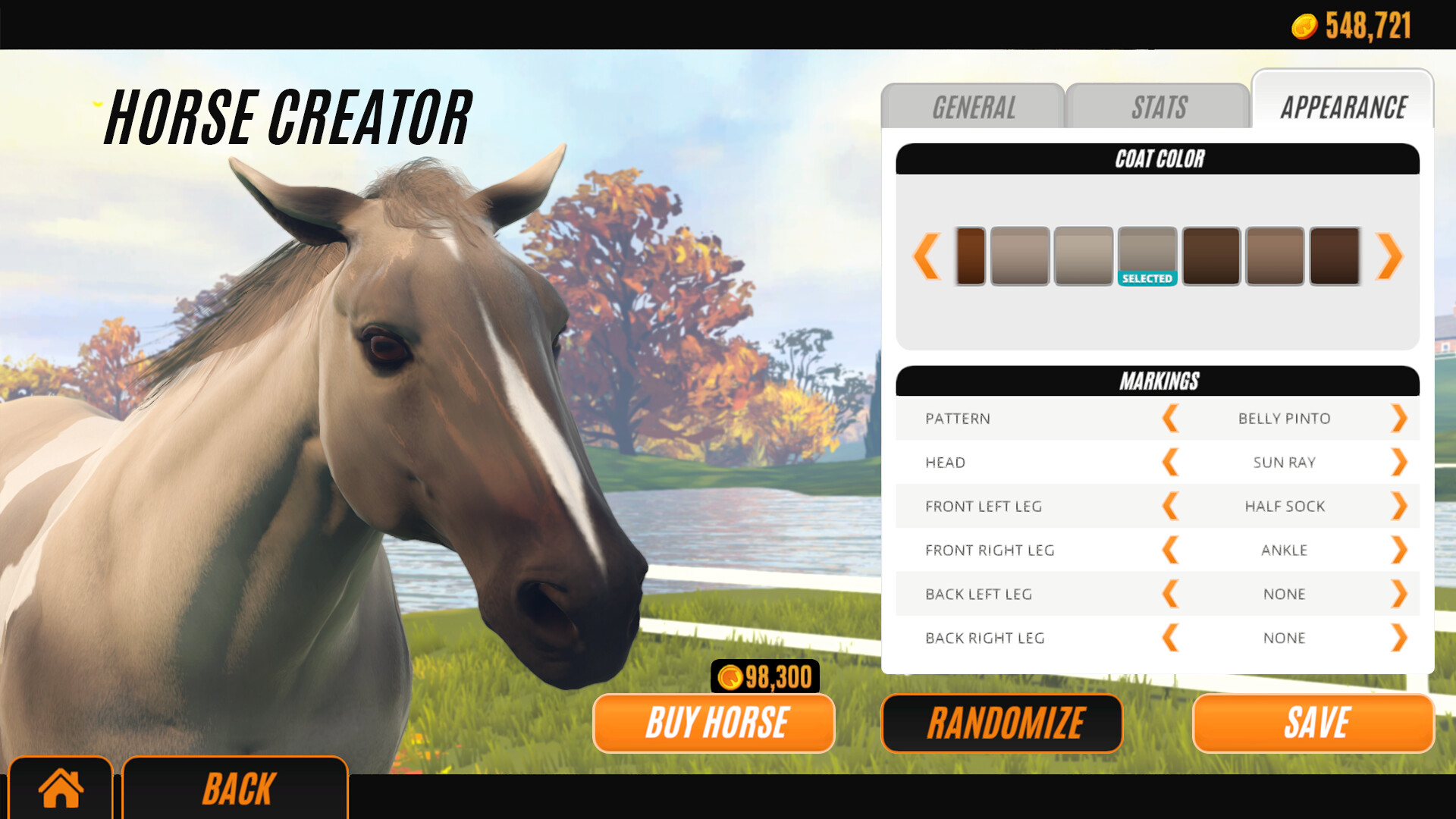Image resolution: width=1456 pixels, height=819 pixels.
Task: Step Front Right Leg marking back from Ankle
Action: tap(1170, 550)
